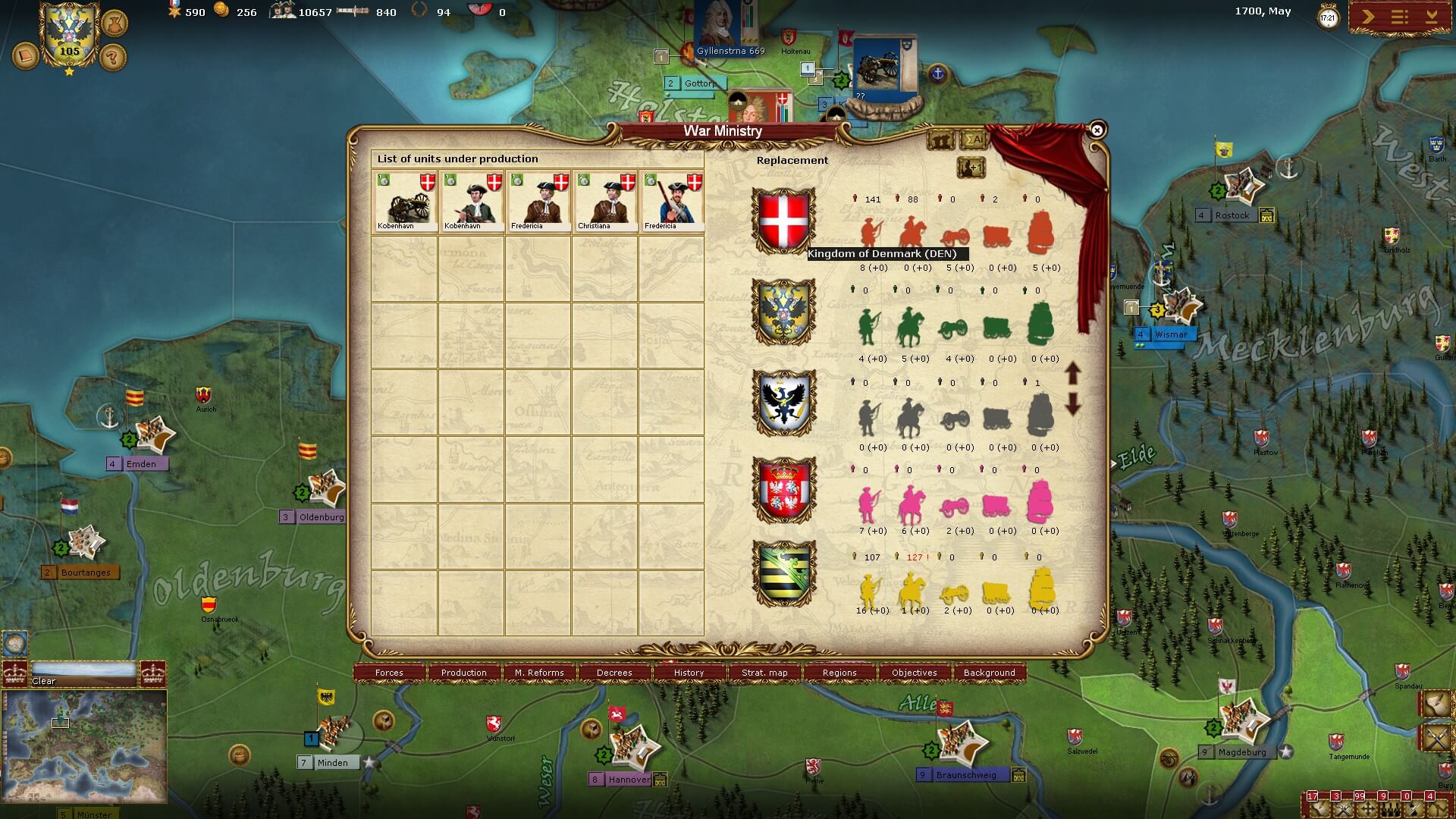Open the M. Reforms tab
The image size is (1456, 819).
click(x=539, y=673)
